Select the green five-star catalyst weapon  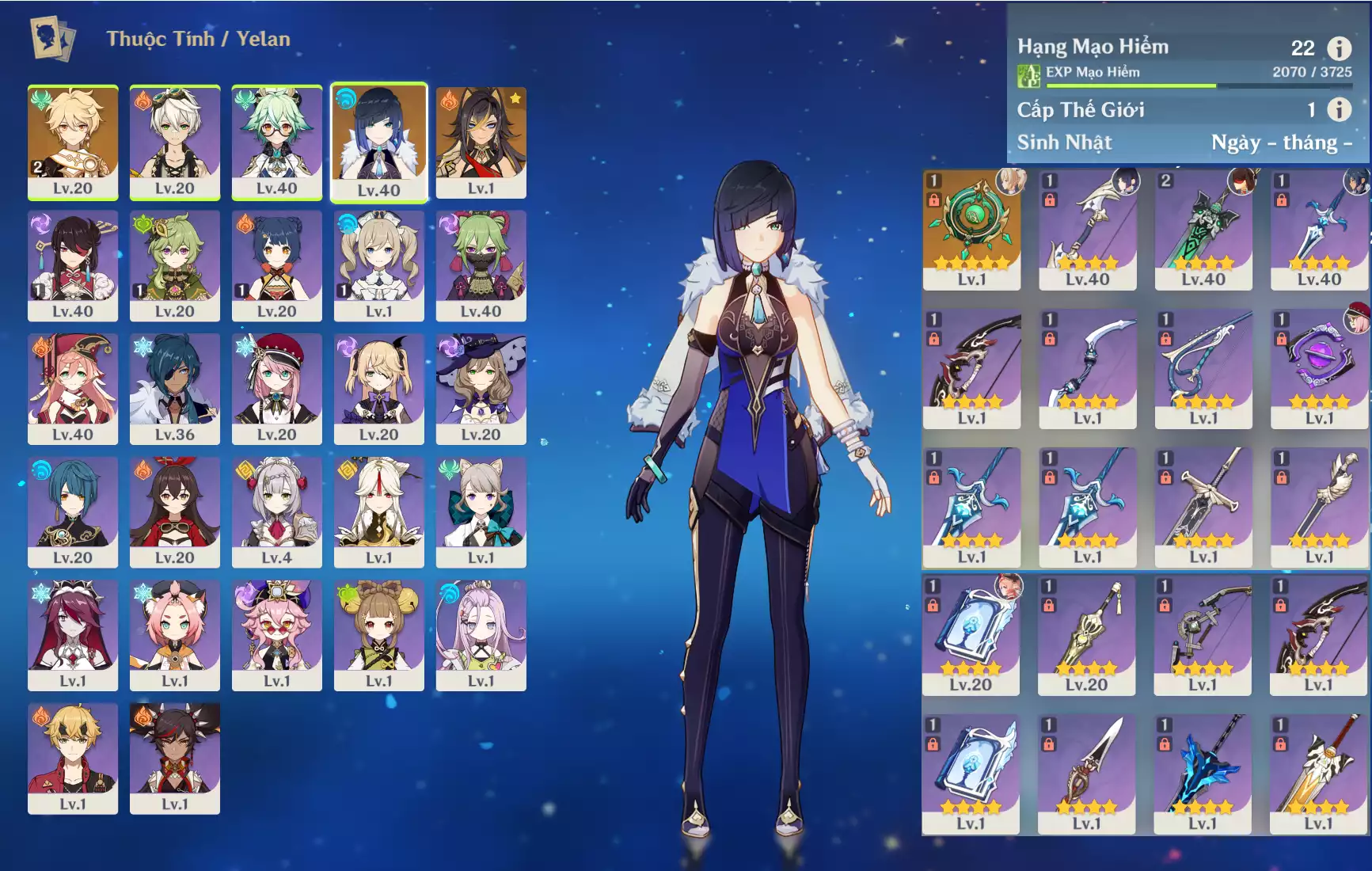(971, 230)
